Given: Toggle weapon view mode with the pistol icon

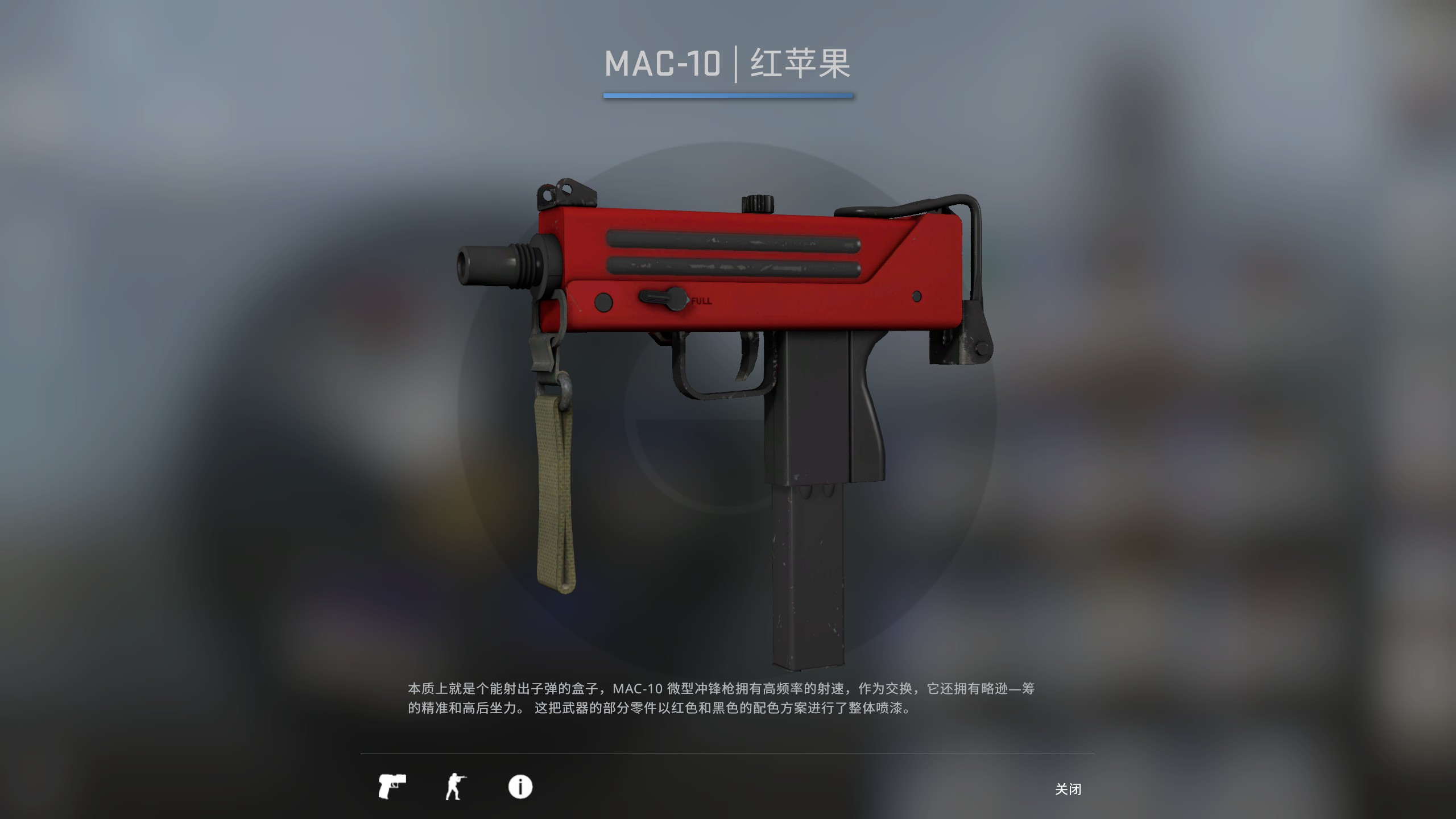Looking at the screenshot, I should 394,788.
